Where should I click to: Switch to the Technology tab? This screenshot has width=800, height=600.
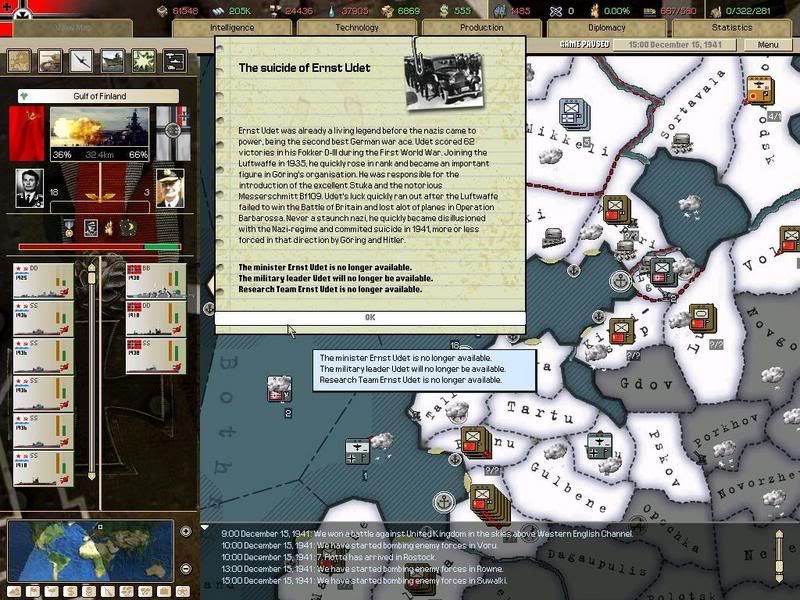[x=357, y=28]
